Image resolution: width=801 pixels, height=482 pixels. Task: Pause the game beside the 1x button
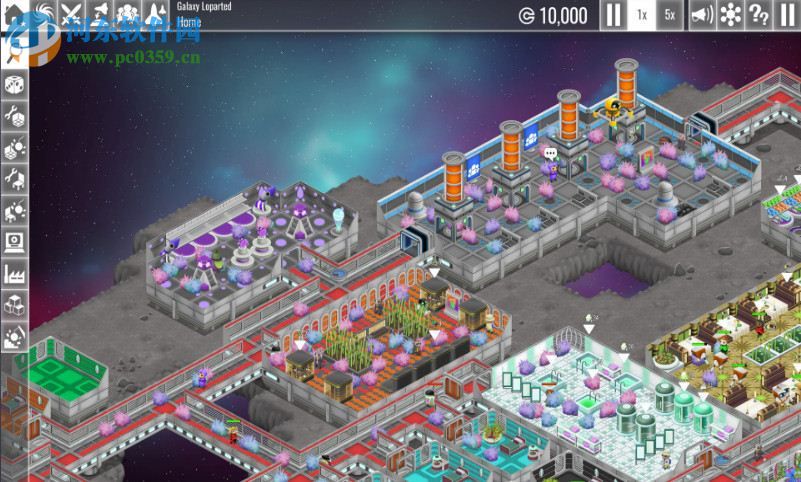(612, 15)
